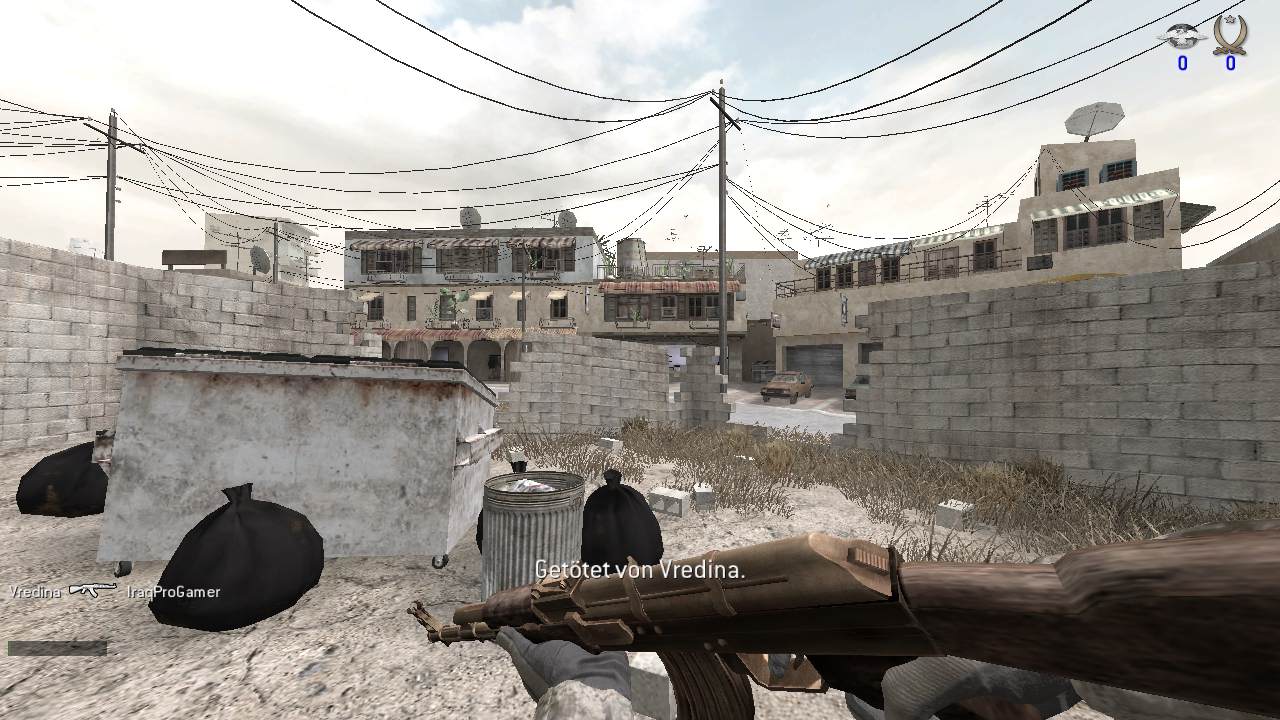Click the winged skull team emblem
1280x720 pixels.
[1181, 36]
